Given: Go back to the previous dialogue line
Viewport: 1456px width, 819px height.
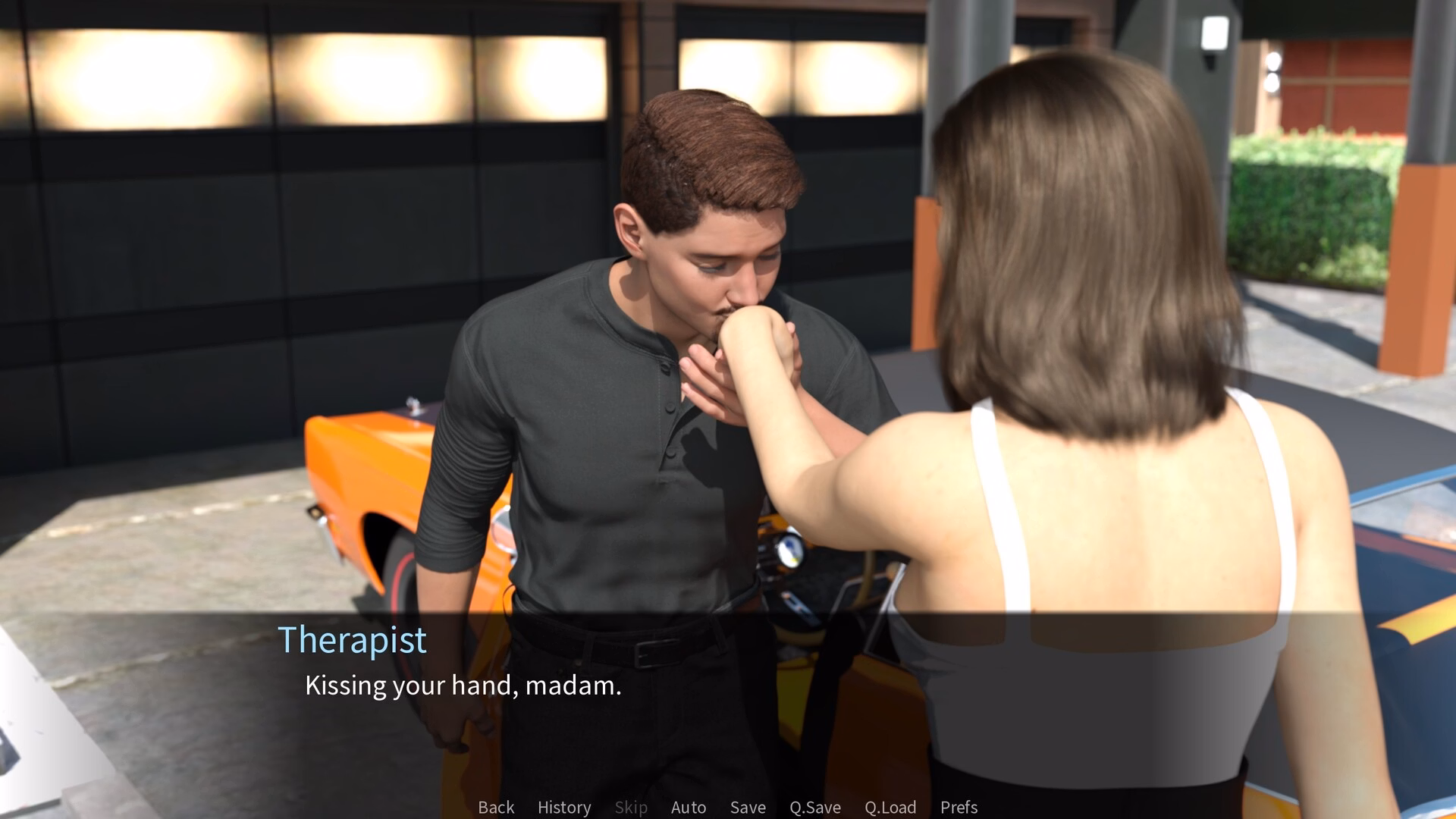Looking at the screenshot, I should [x=496, y=808].
